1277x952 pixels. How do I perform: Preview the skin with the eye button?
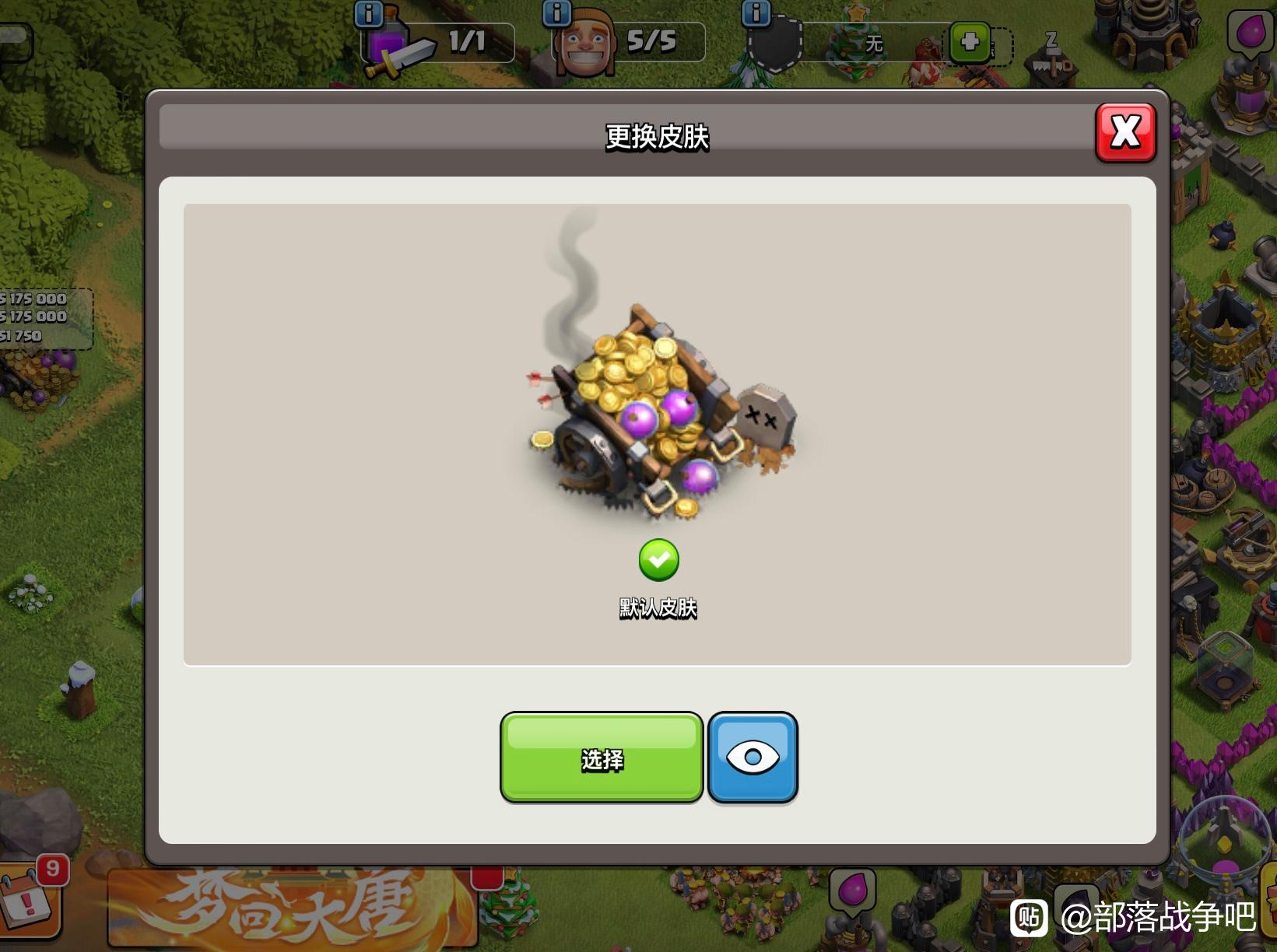tap(753, 758)
